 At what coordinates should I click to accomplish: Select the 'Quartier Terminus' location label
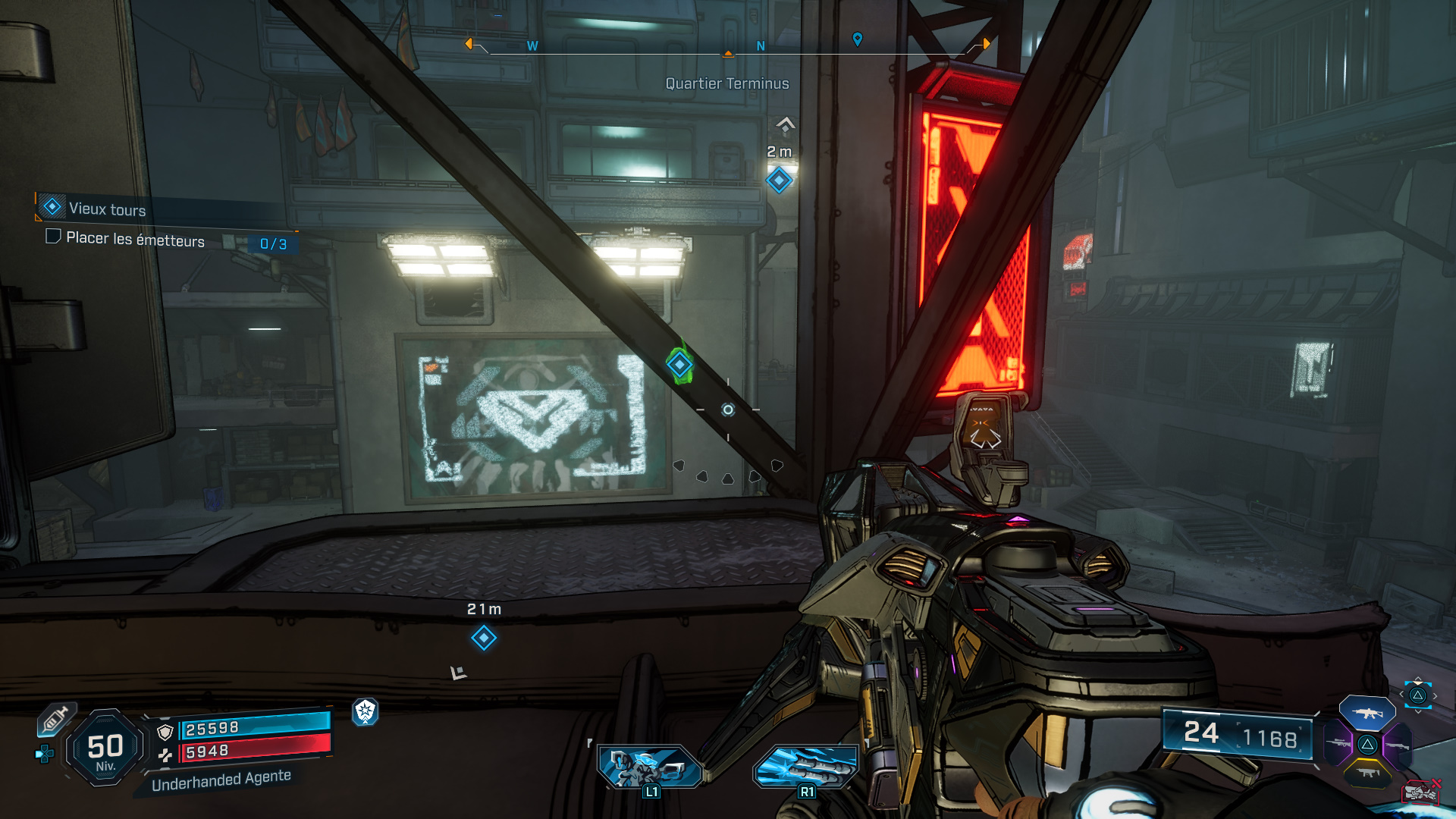point(726,83)
